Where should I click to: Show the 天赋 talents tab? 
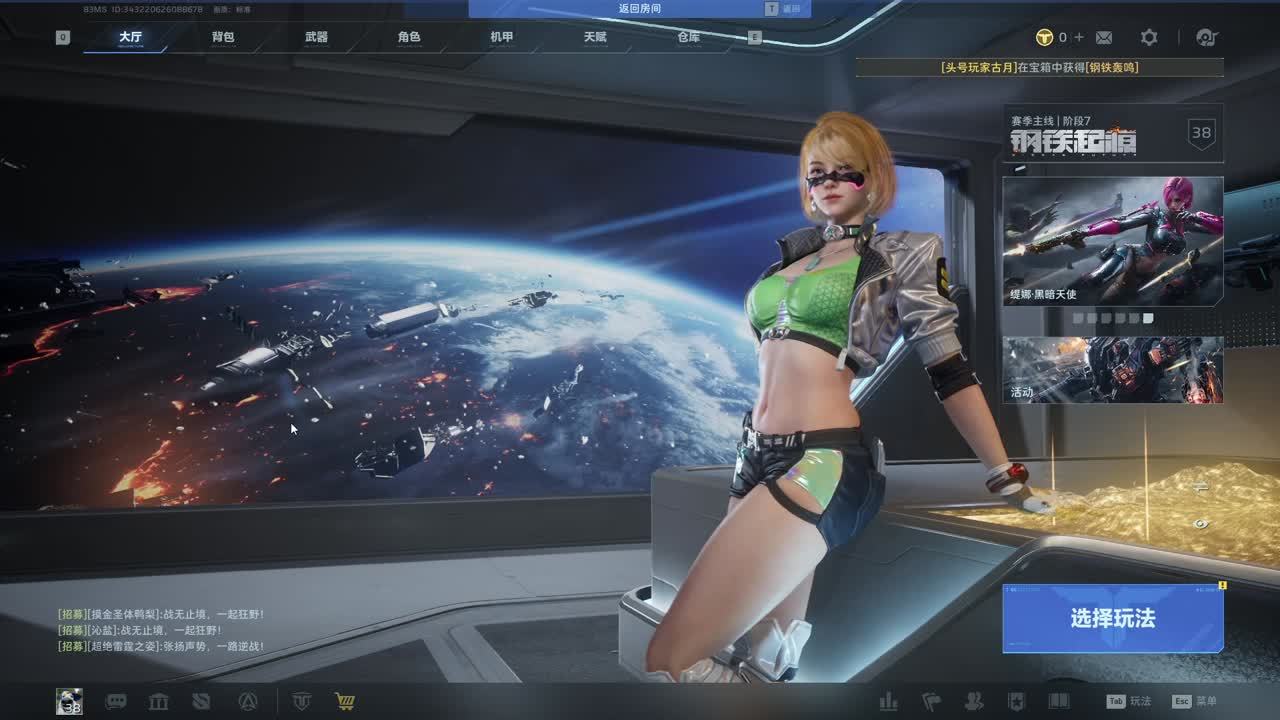pos(595,37)
